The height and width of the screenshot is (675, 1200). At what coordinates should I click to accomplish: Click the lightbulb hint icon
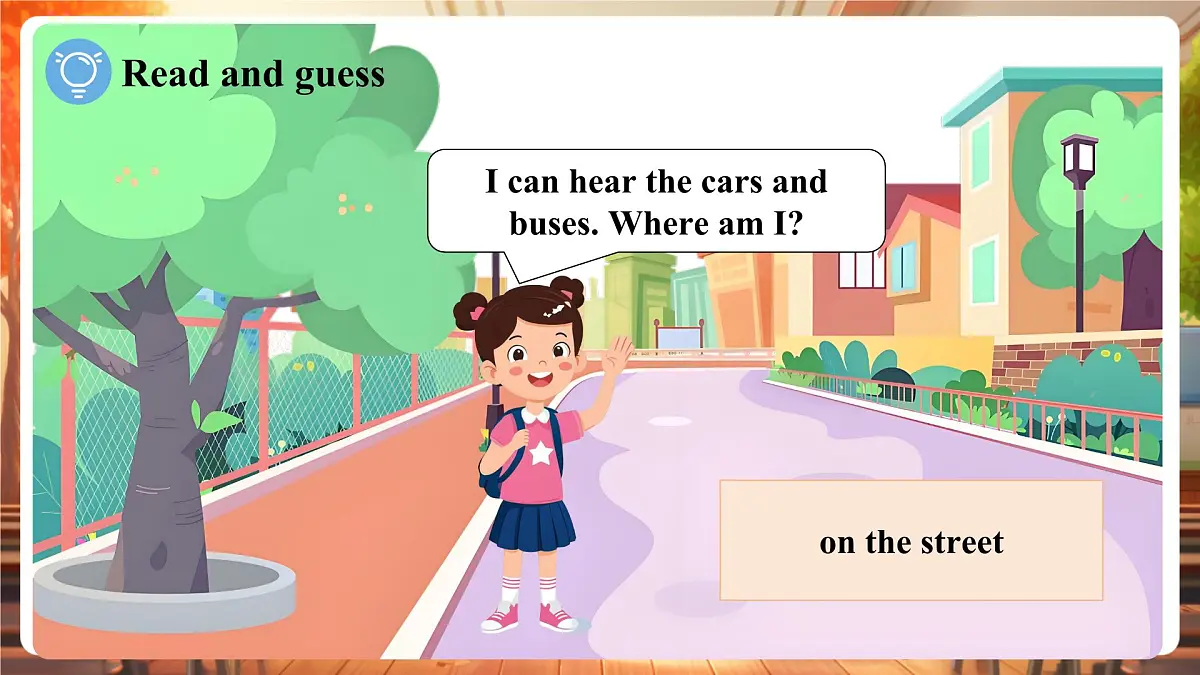point(78,72)
